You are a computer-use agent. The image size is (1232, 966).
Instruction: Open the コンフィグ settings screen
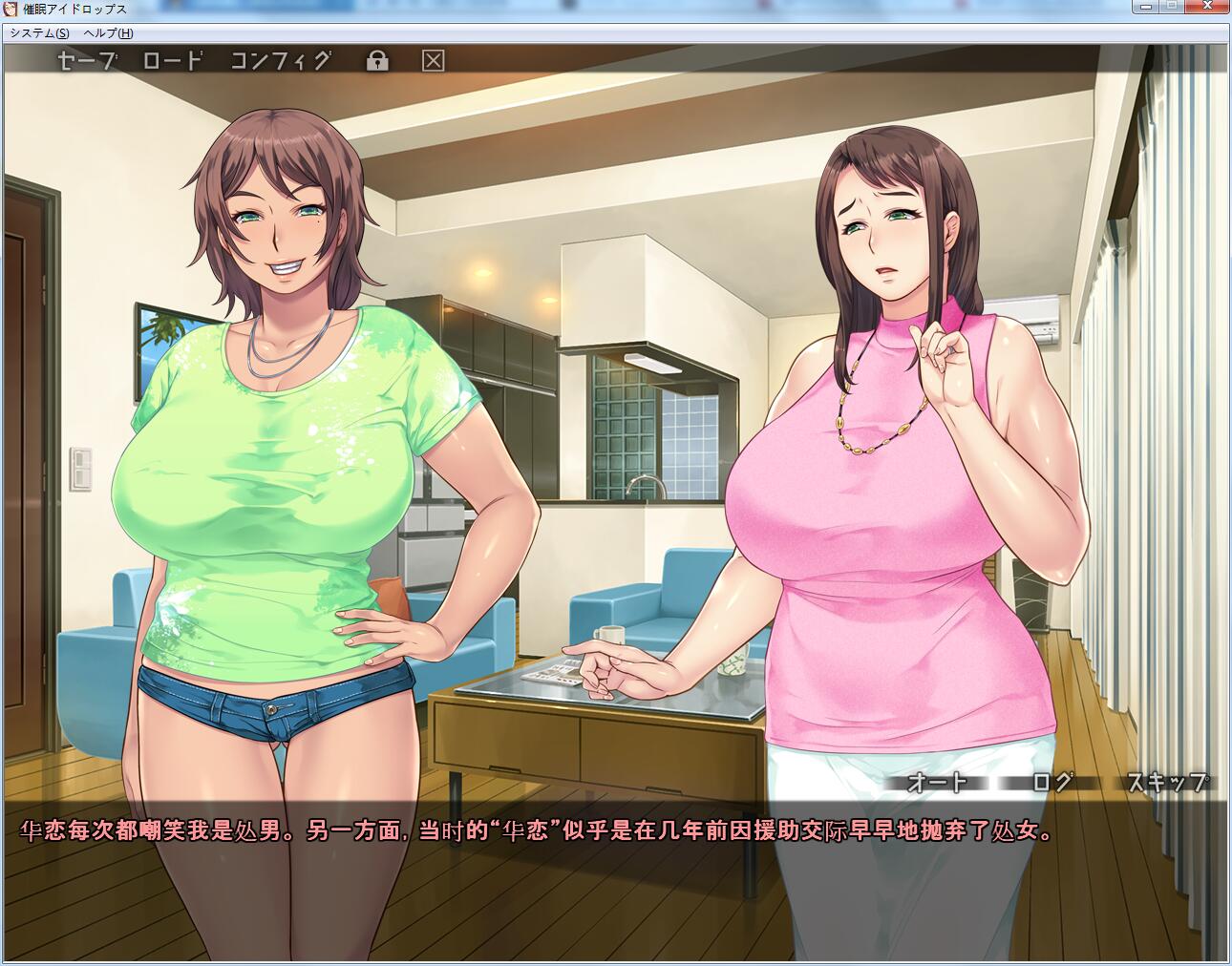coord(280,61)
